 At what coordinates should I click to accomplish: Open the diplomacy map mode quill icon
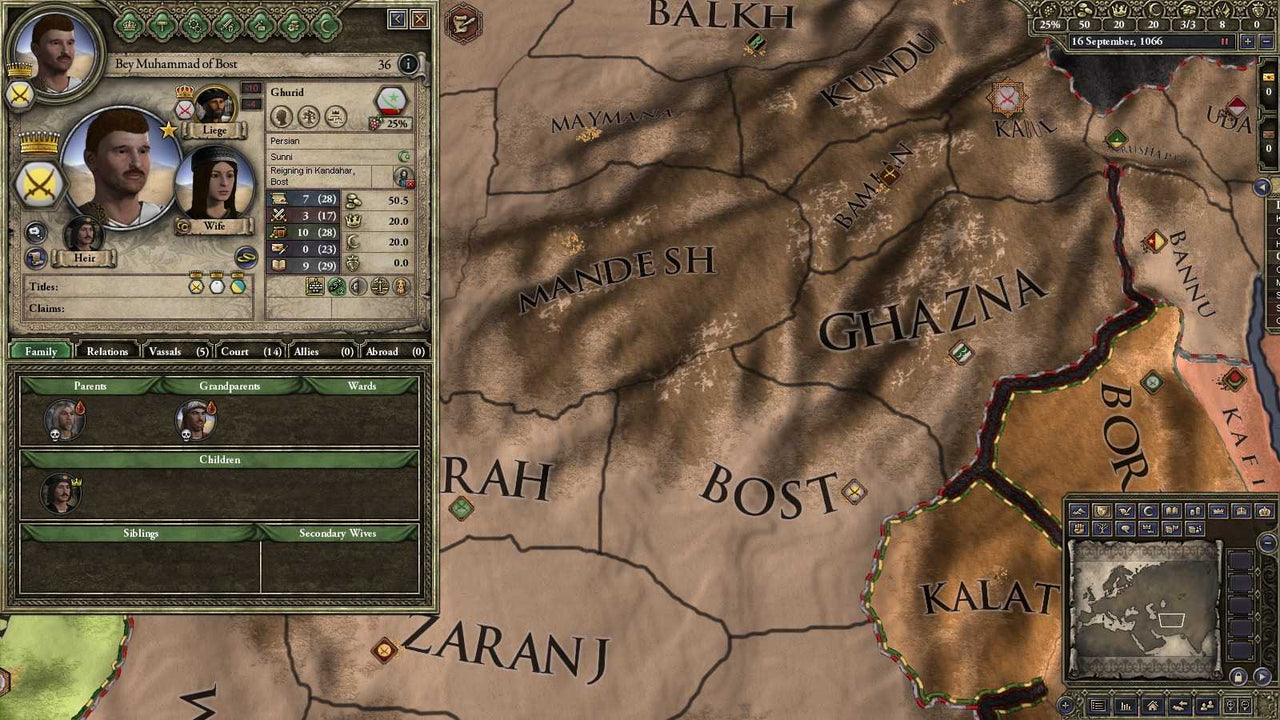[x=1124, y=511]
